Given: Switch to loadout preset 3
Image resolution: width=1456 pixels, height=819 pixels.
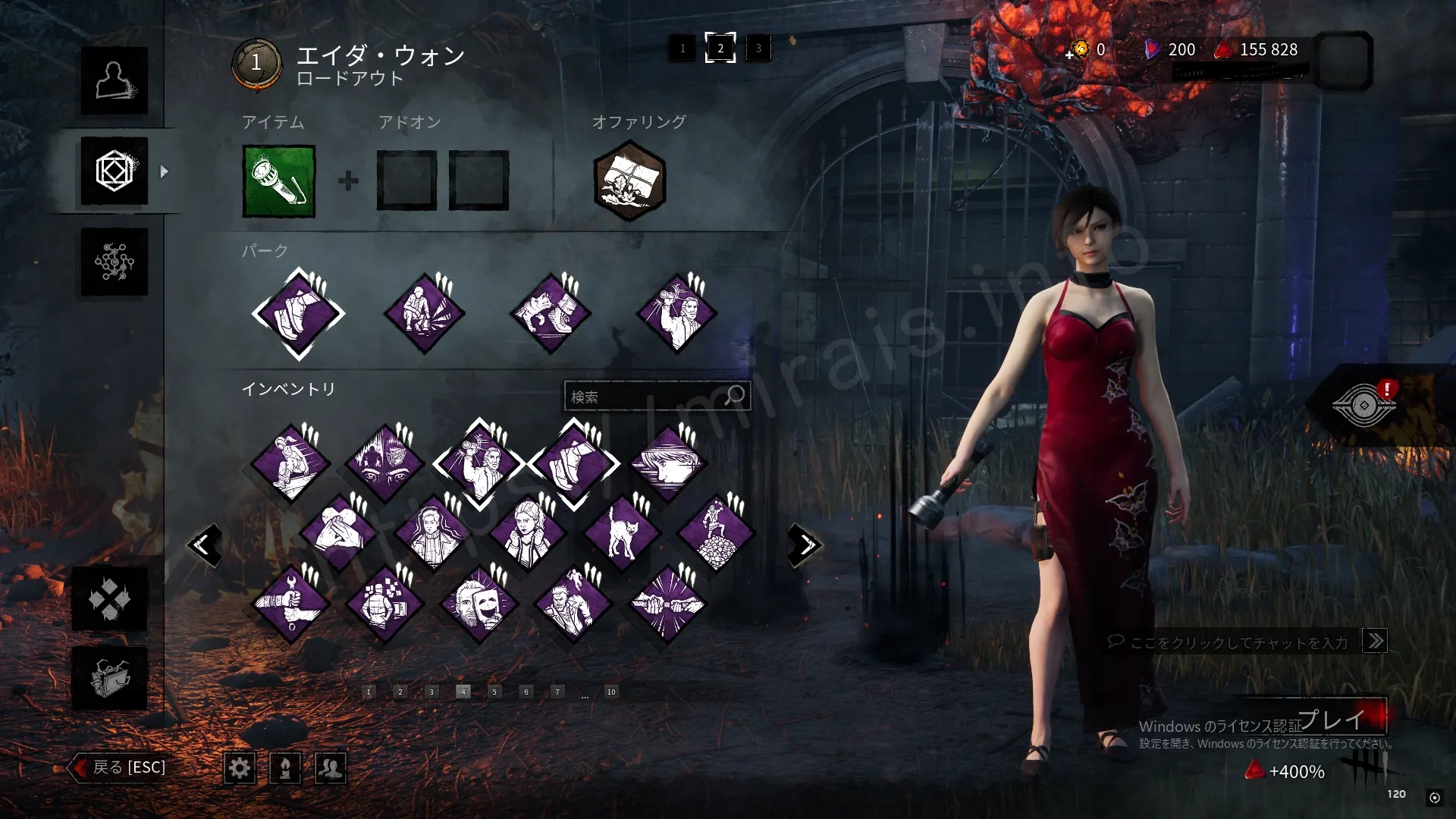Looking at the screenshot, I should [x=758, y=49].
